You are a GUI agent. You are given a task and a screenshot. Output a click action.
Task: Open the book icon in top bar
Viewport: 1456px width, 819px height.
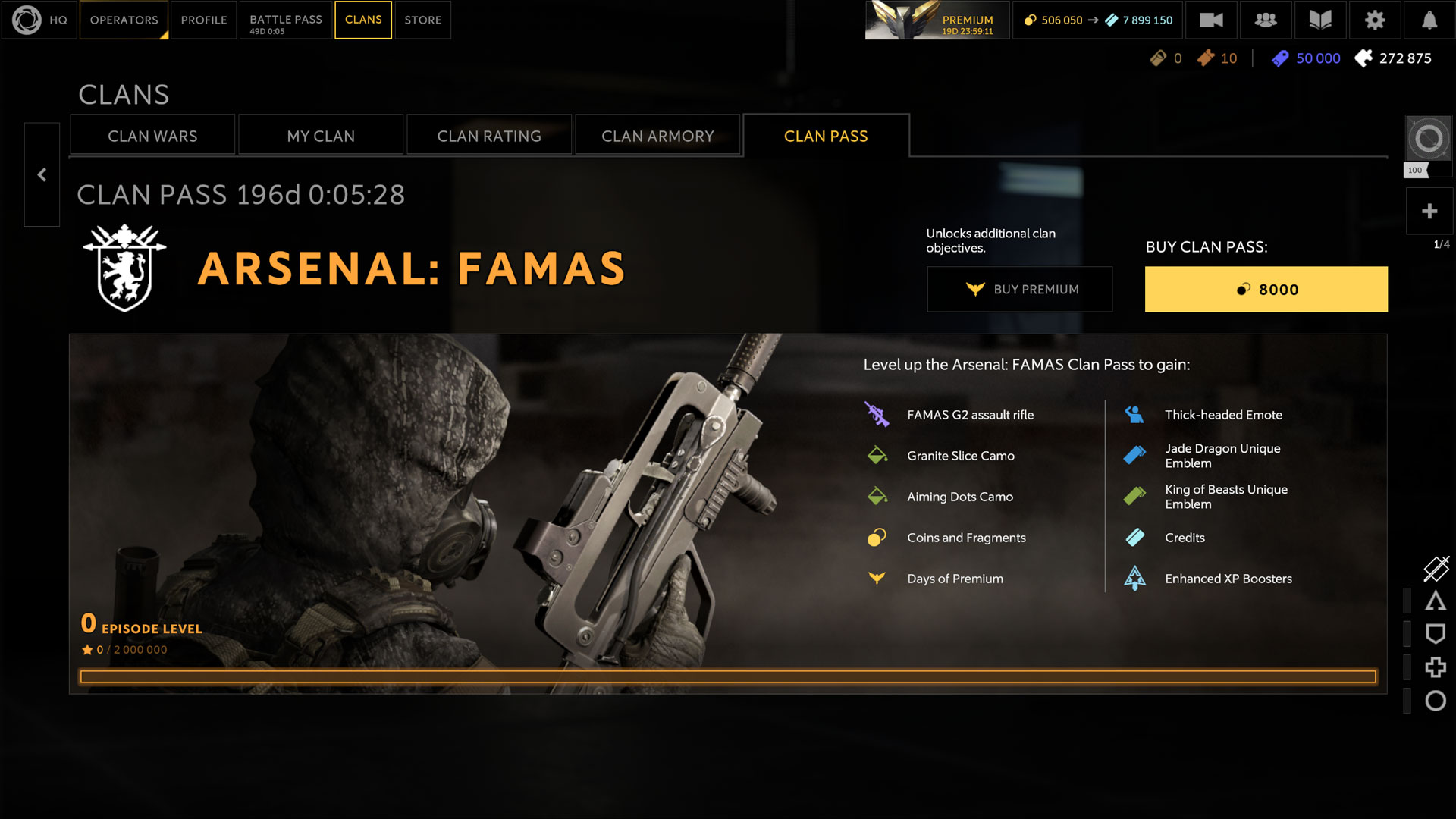(1319, 20)
